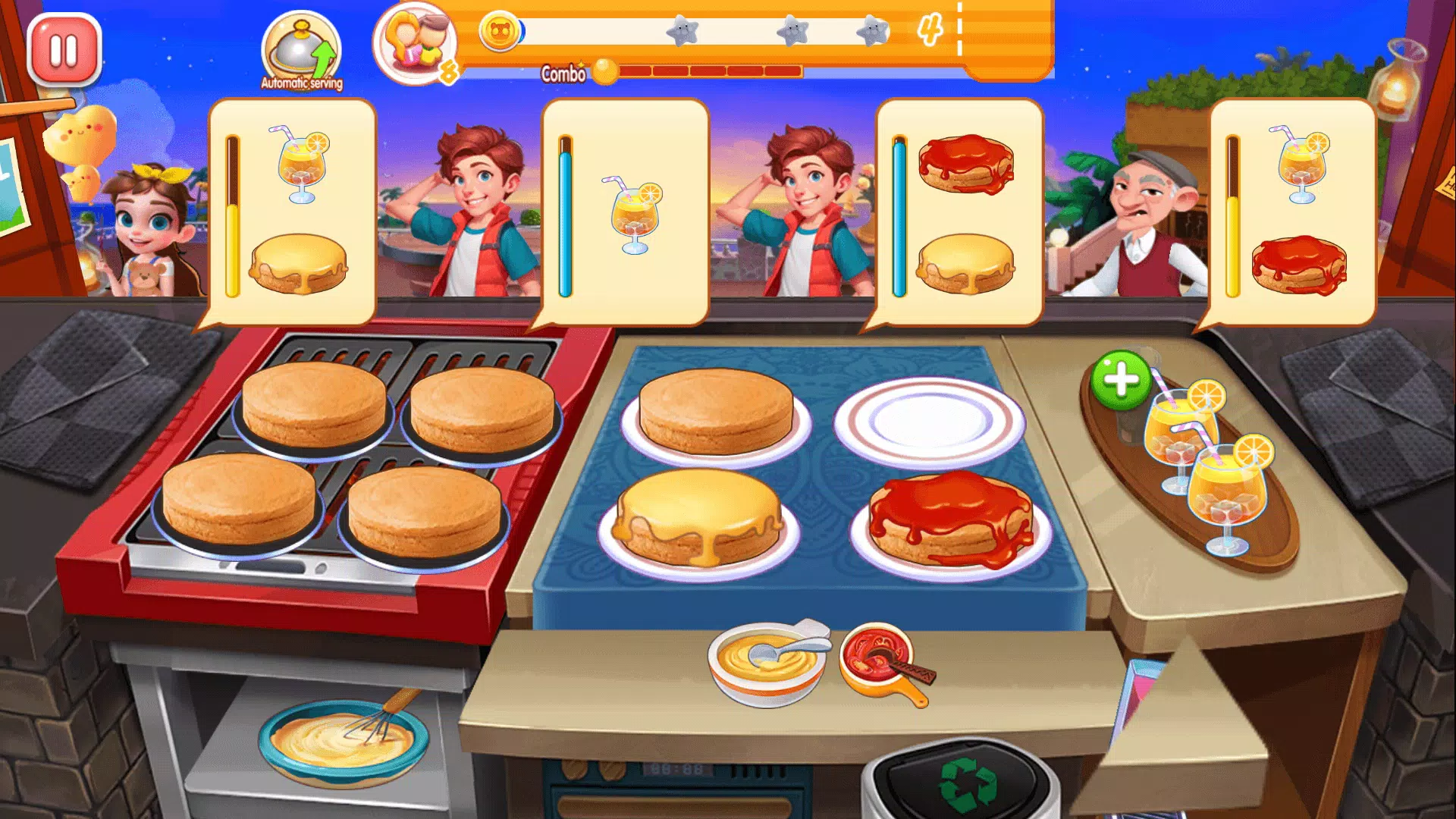Tap the level number 4 indicator
This screenshot has height=819, width=1456.
click(x=928, y=30)
